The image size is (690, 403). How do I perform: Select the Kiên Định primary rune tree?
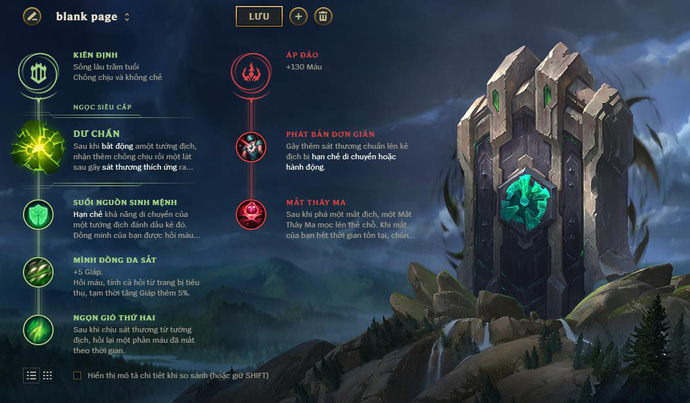click(x=35, y=70)
